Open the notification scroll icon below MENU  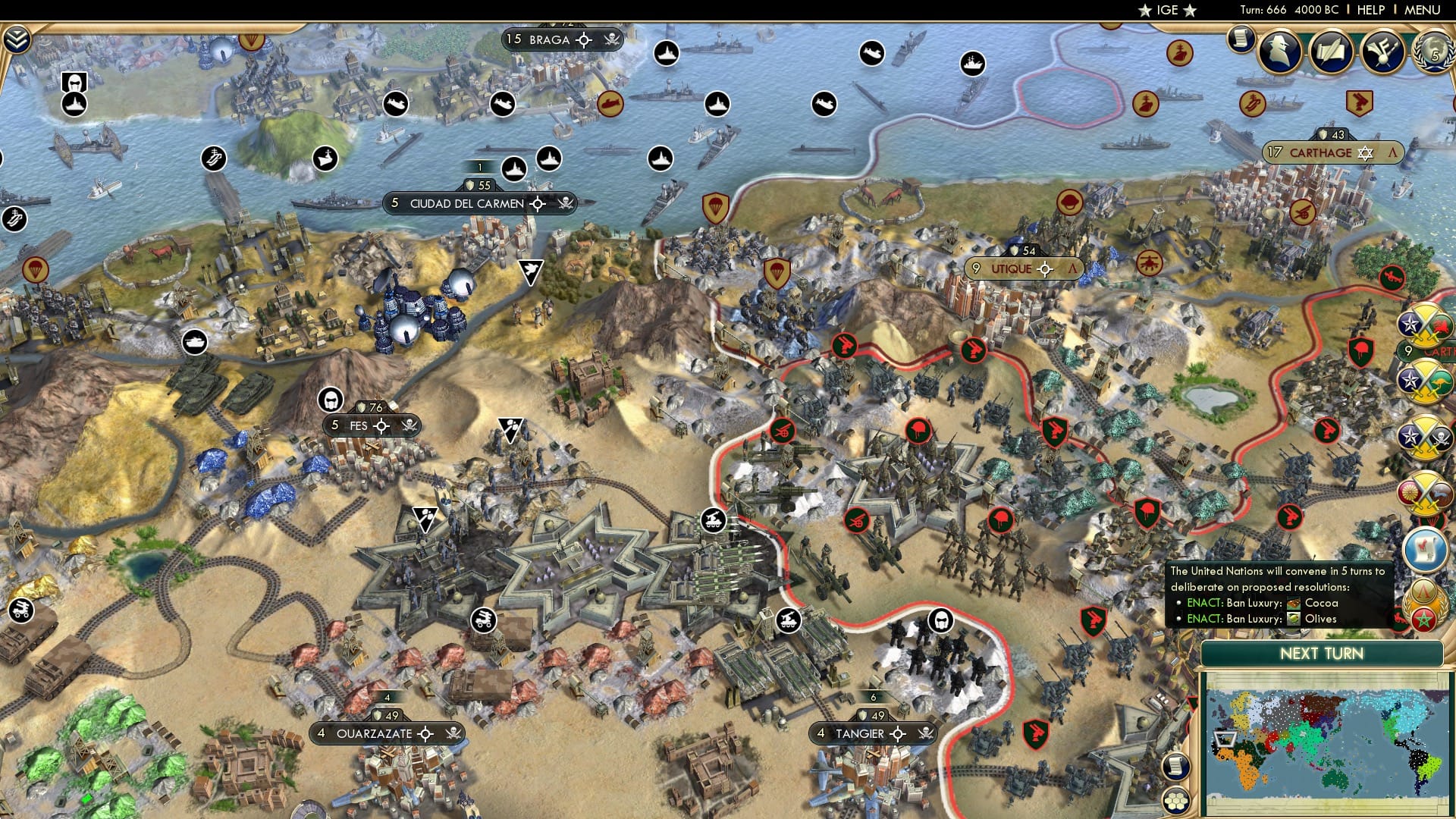1241,39
